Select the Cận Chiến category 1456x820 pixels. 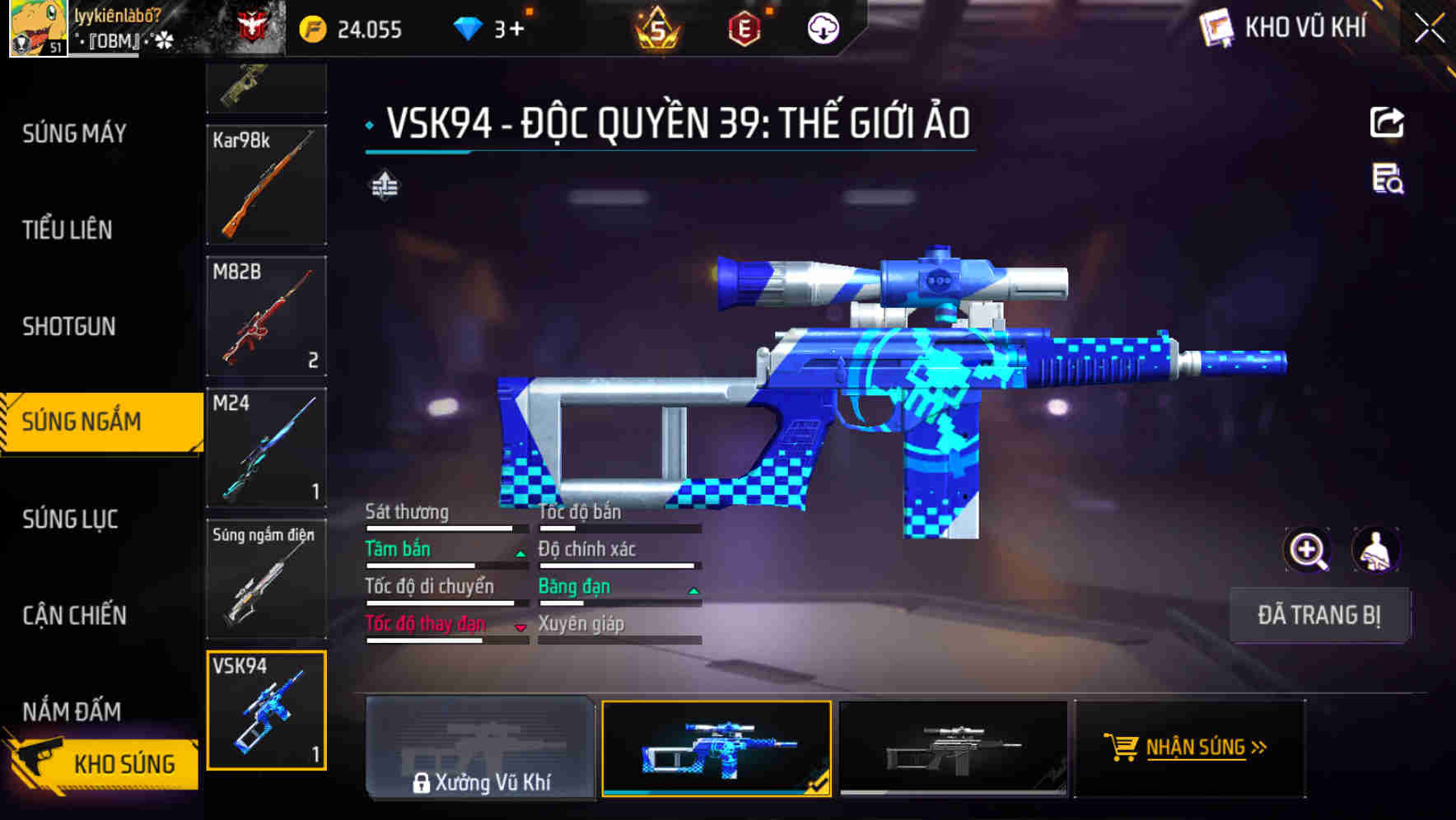point(75,615)
